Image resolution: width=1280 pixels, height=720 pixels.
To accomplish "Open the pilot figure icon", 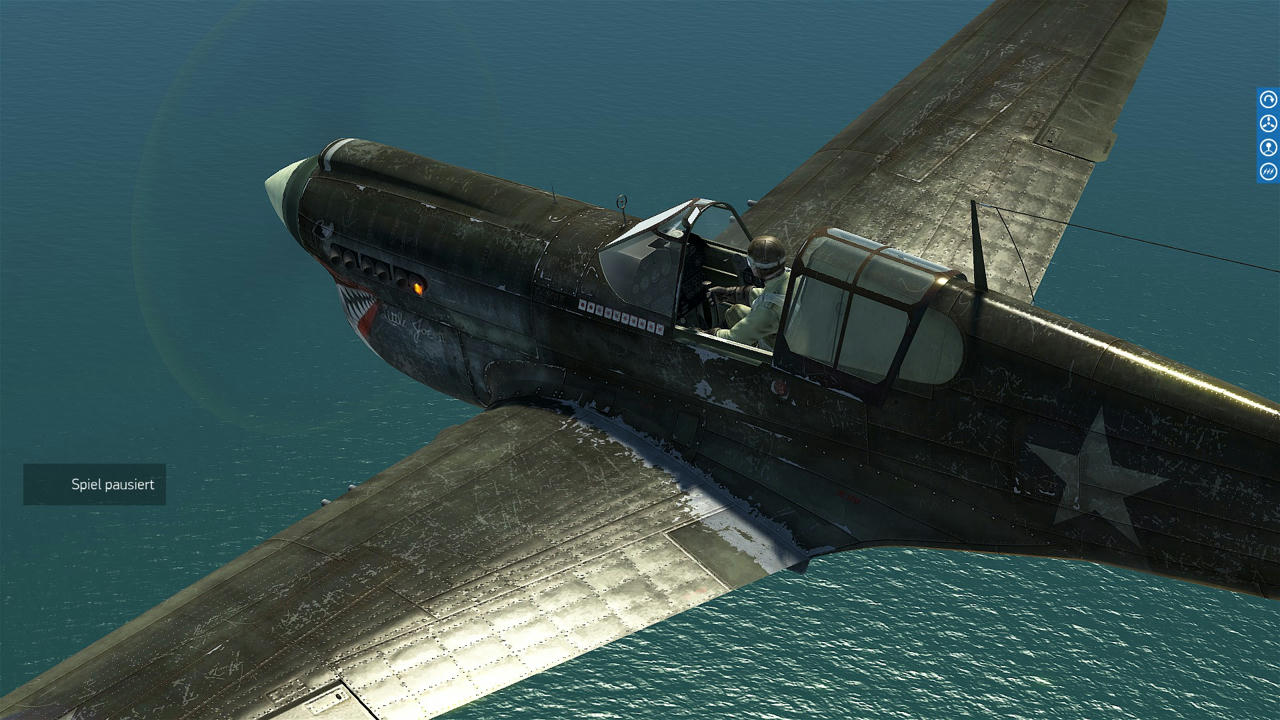I will (x=1268, y=147).
